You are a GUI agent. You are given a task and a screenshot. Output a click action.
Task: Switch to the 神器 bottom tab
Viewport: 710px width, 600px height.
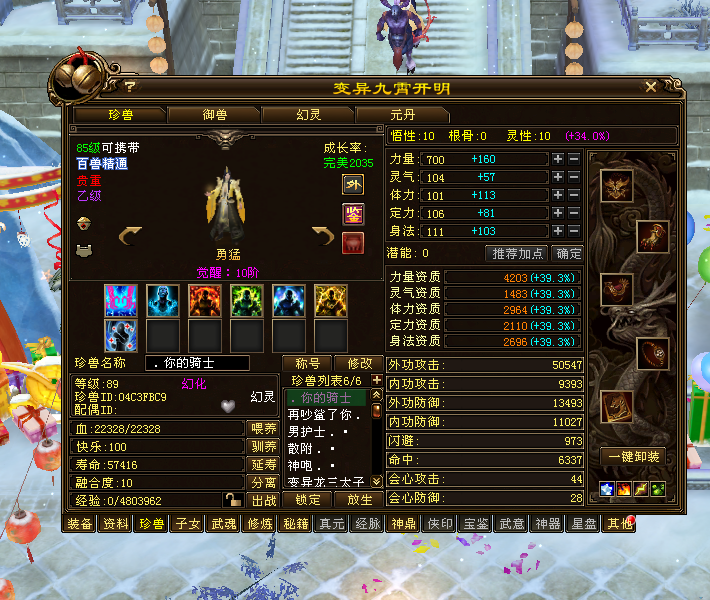pos(547,523)
